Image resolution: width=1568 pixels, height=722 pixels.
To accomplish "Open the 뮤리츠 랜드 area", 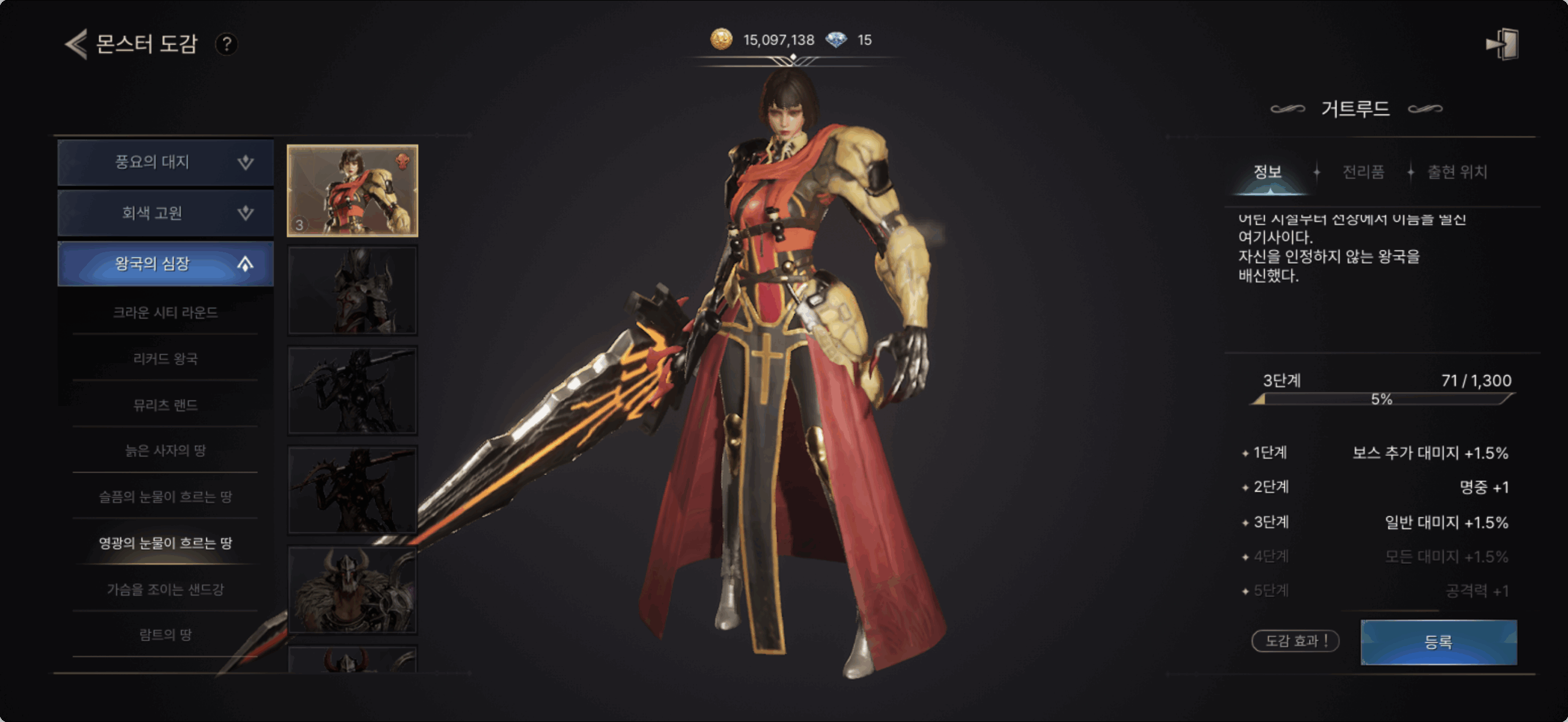I will pos(165,405).
